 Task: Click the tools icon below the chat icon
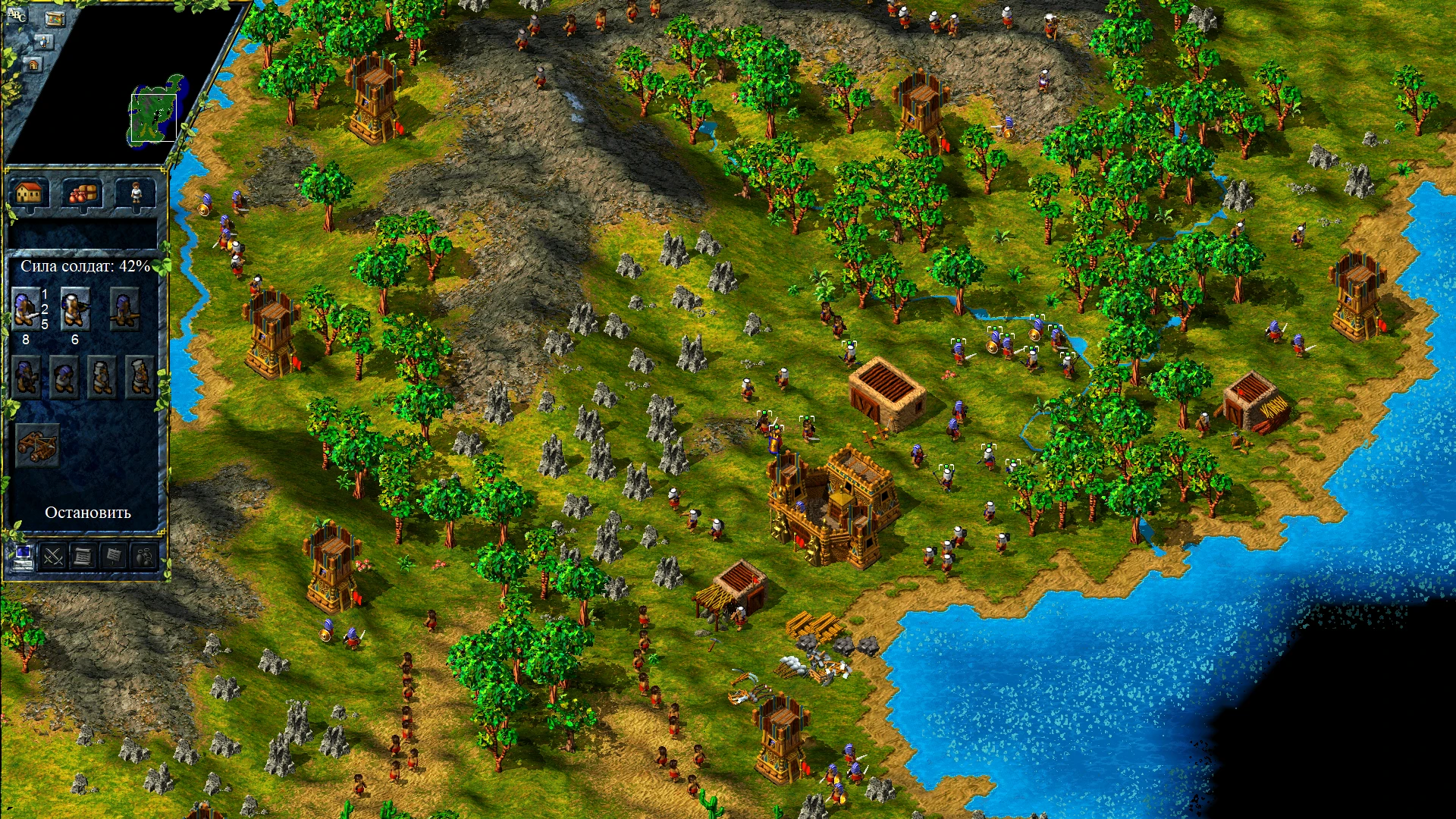42,41
